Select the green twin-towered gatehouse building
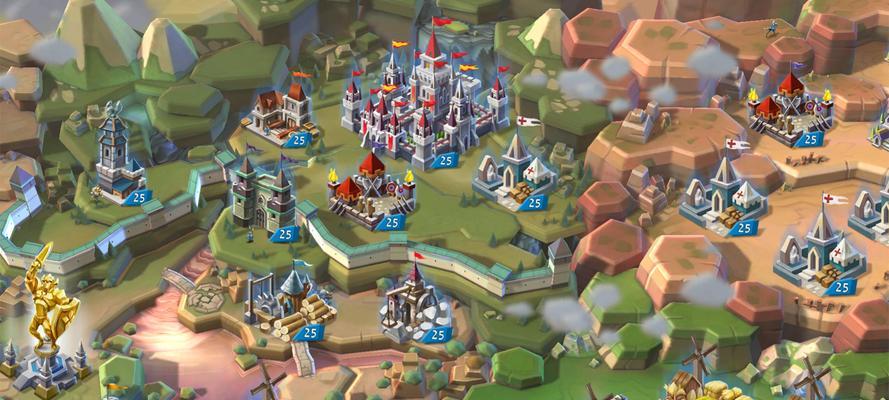The image size is (889, 400). pyautogui.click(x=261, y=193)
